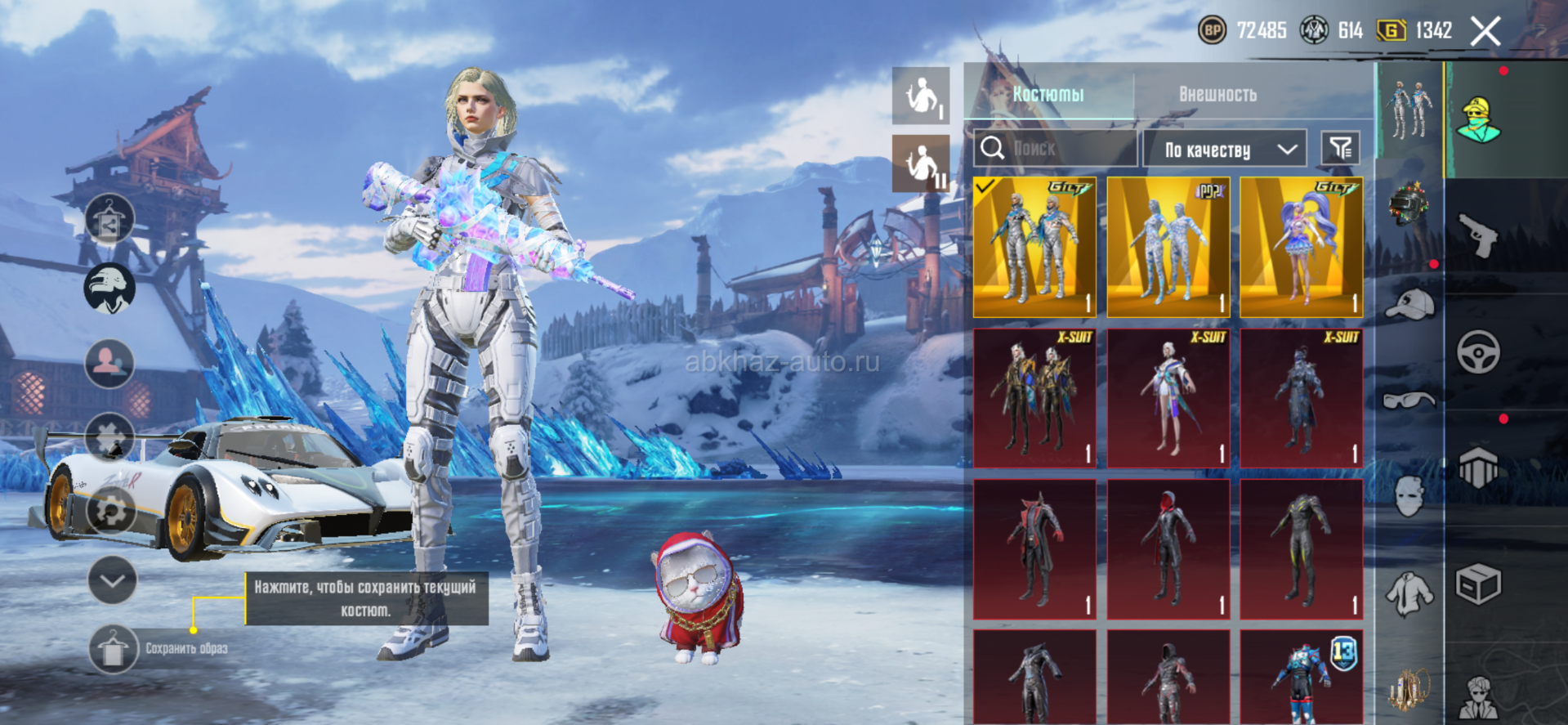Open the filter funnel options
The height and width of the screenshot is (725, 1568).
pos(1341,148)
